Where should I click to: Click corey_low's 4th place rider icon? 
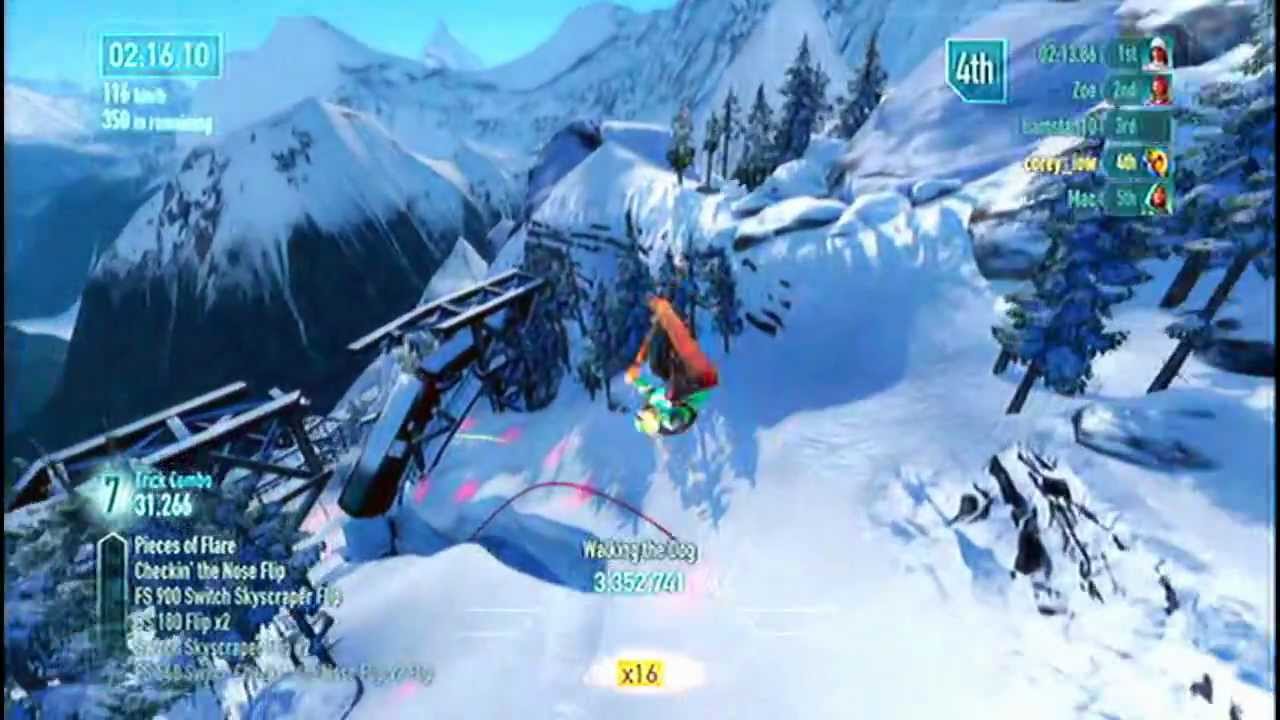tap(1156, 162)
